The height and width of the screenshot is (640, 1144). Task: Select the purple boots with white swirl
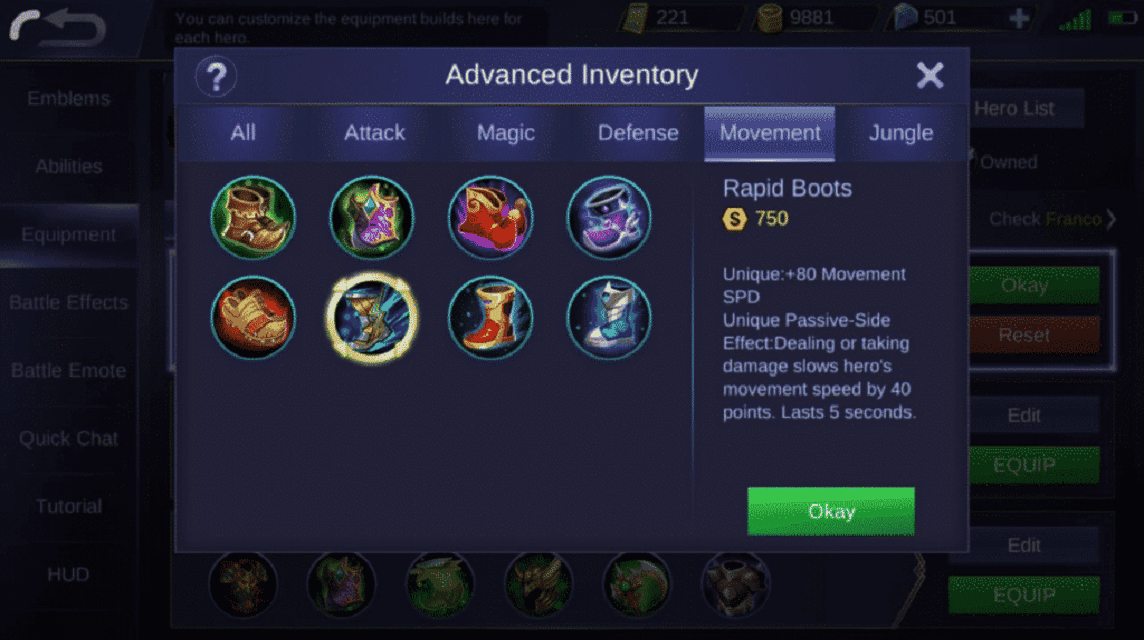pos(609,217)
